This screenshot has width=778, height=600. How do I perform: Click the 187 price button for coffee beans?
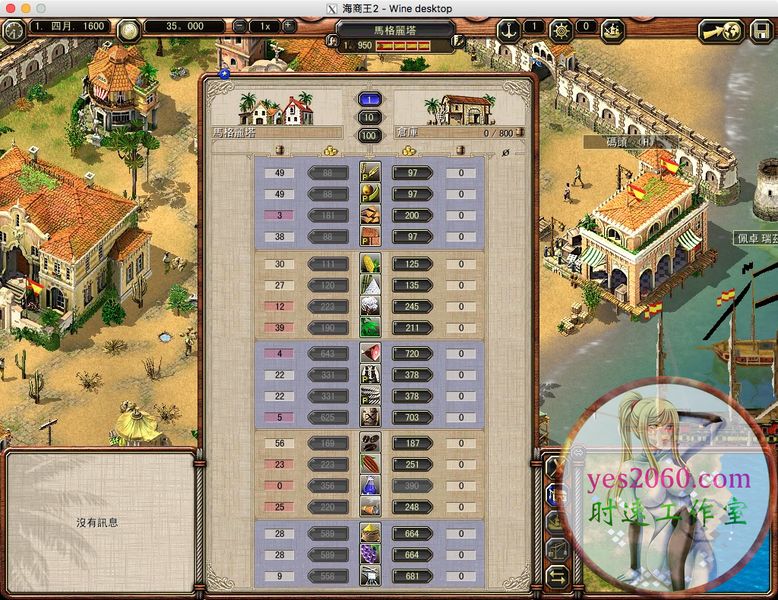(x=412, y=443)
